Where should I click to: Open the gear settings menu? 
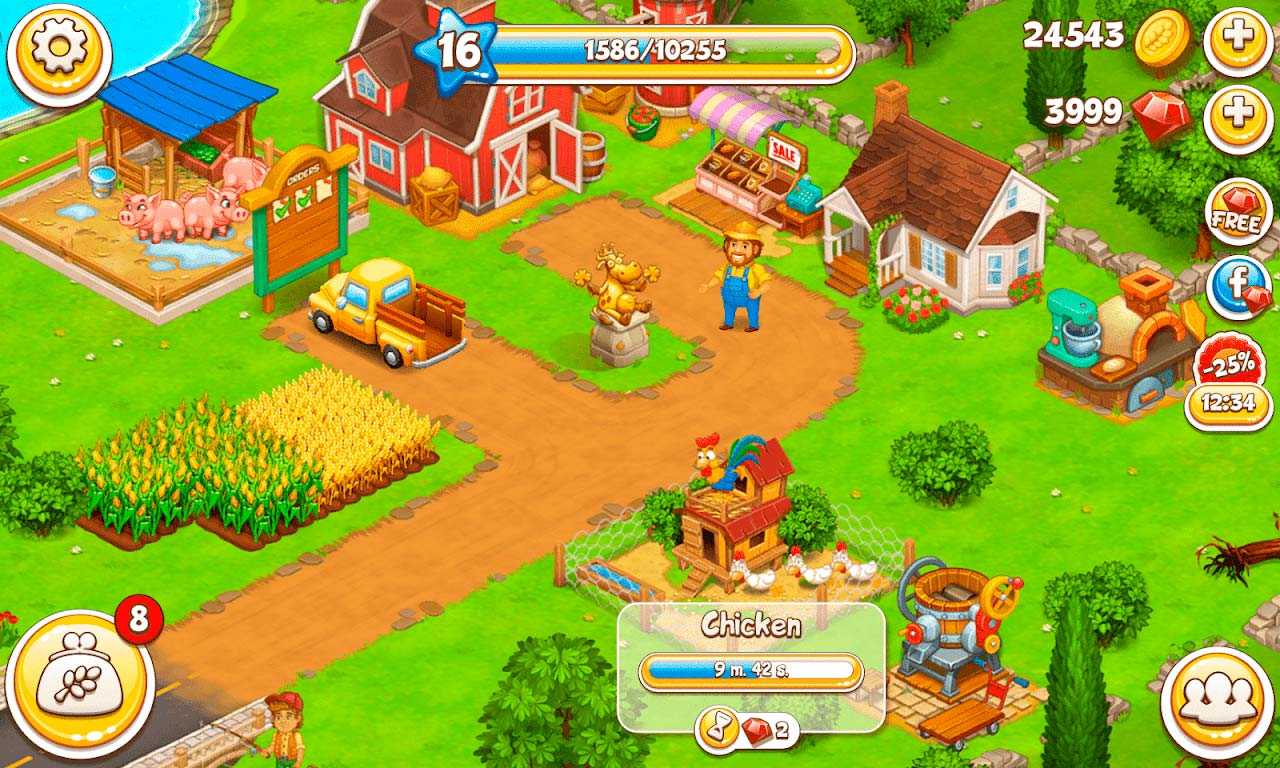59,54
